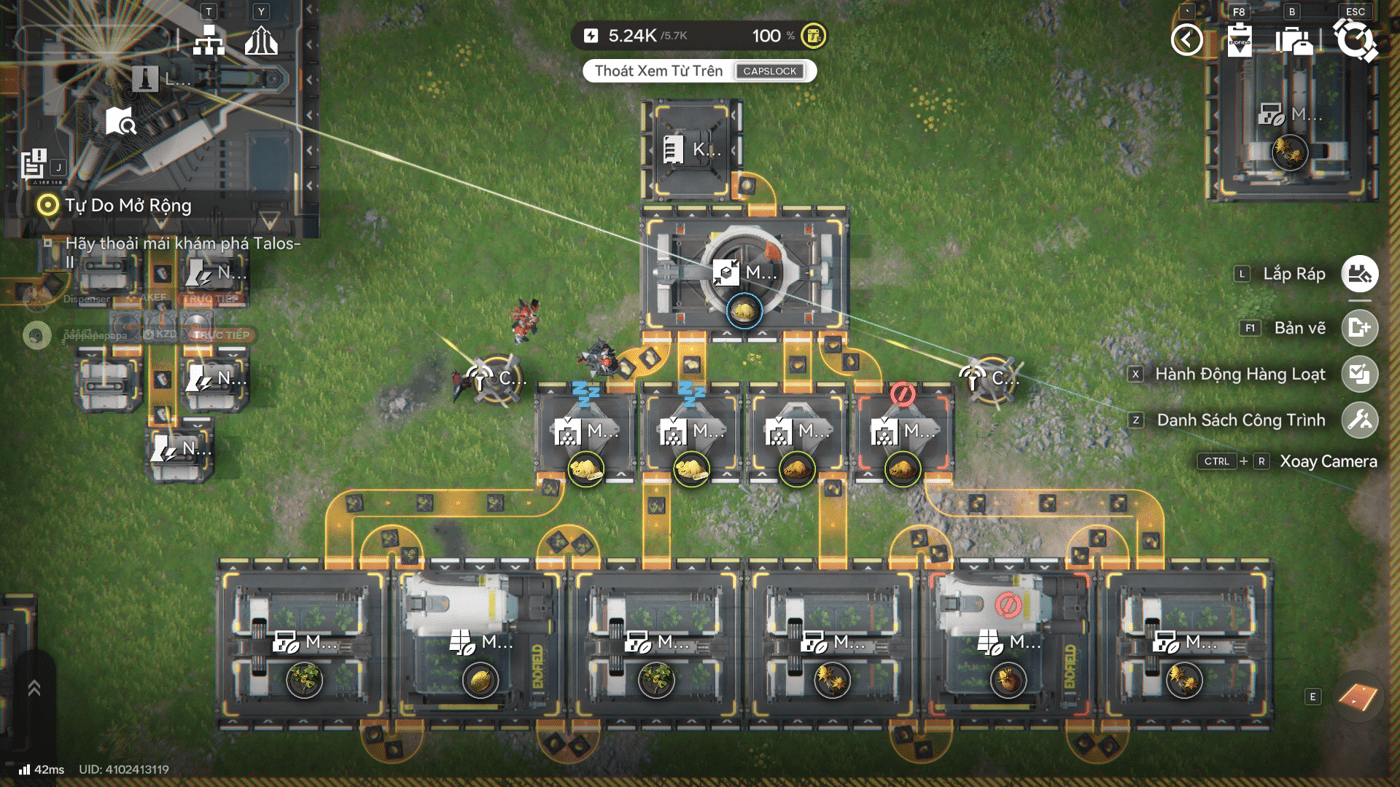Open the backpack inventory icon
The width and height of the screenshot is (1400, 787).
pos(1294,40)
